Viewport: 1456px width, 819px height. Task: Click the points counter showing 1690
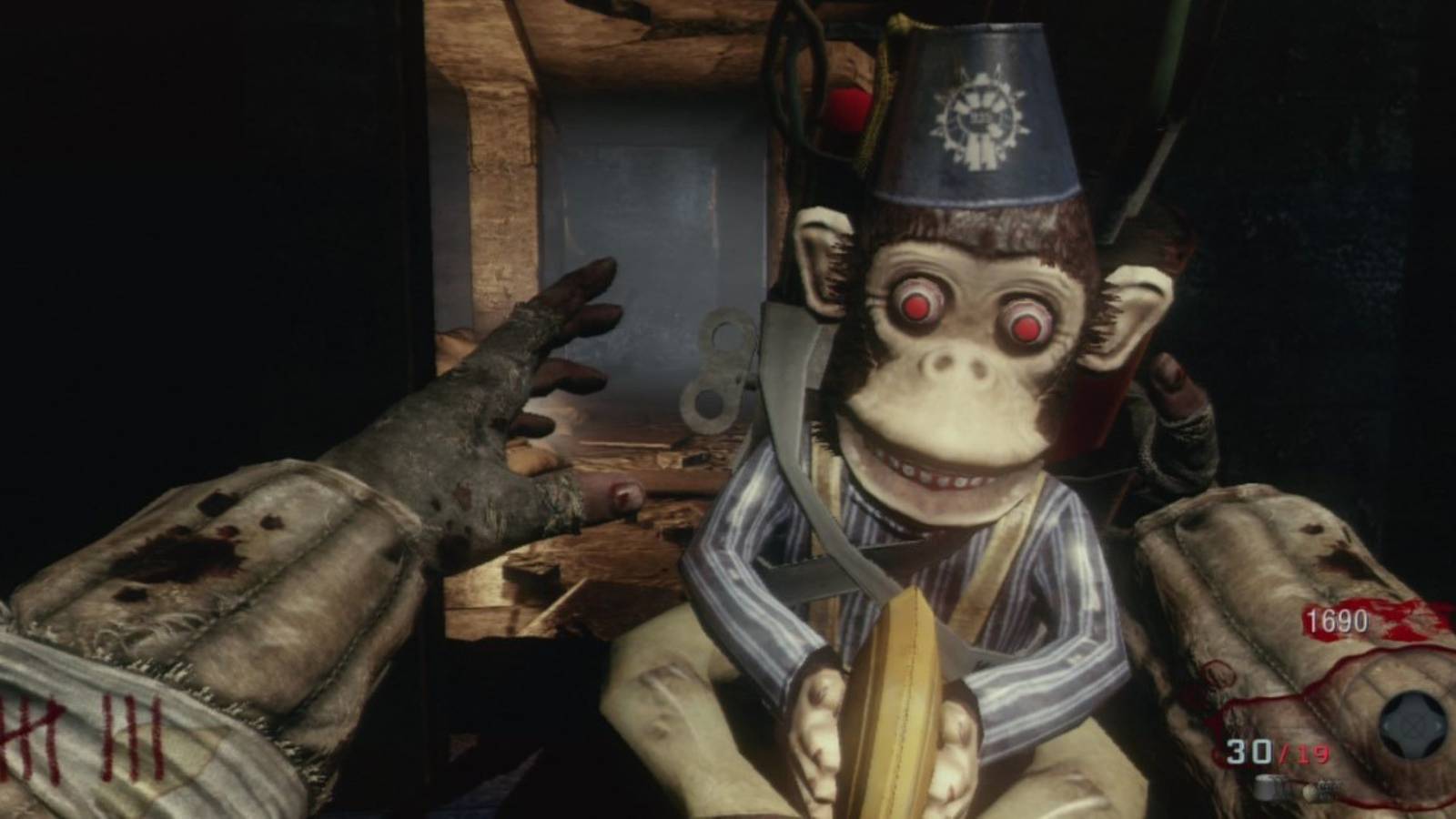pyautogui.click(x=1338, y=619)
